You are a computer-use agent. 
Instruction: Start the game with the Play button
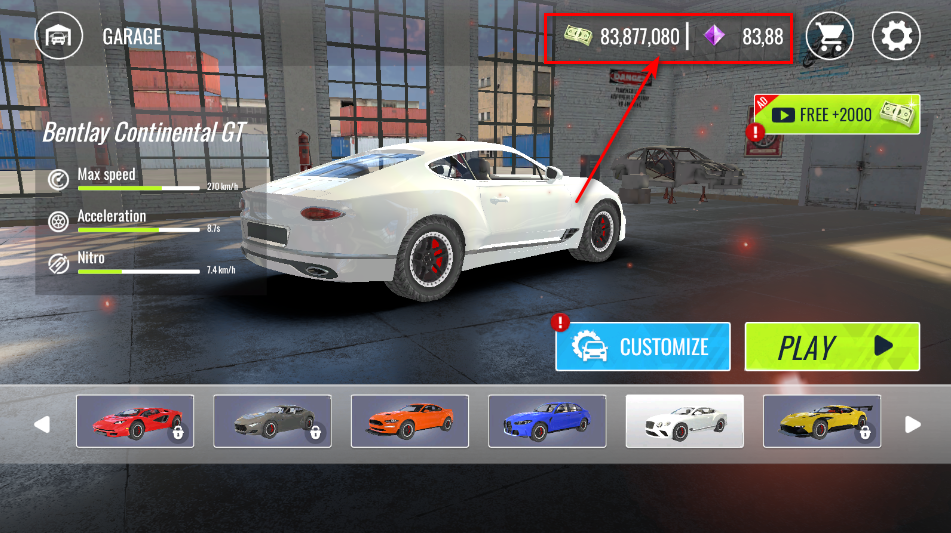pyautogui.click(x=832, y=347)
